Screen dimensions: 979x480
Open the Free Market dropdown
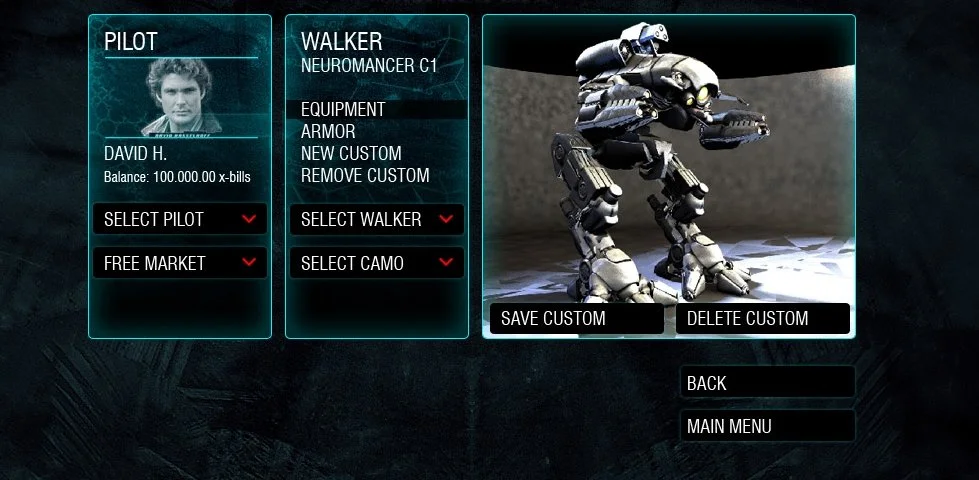180,263
